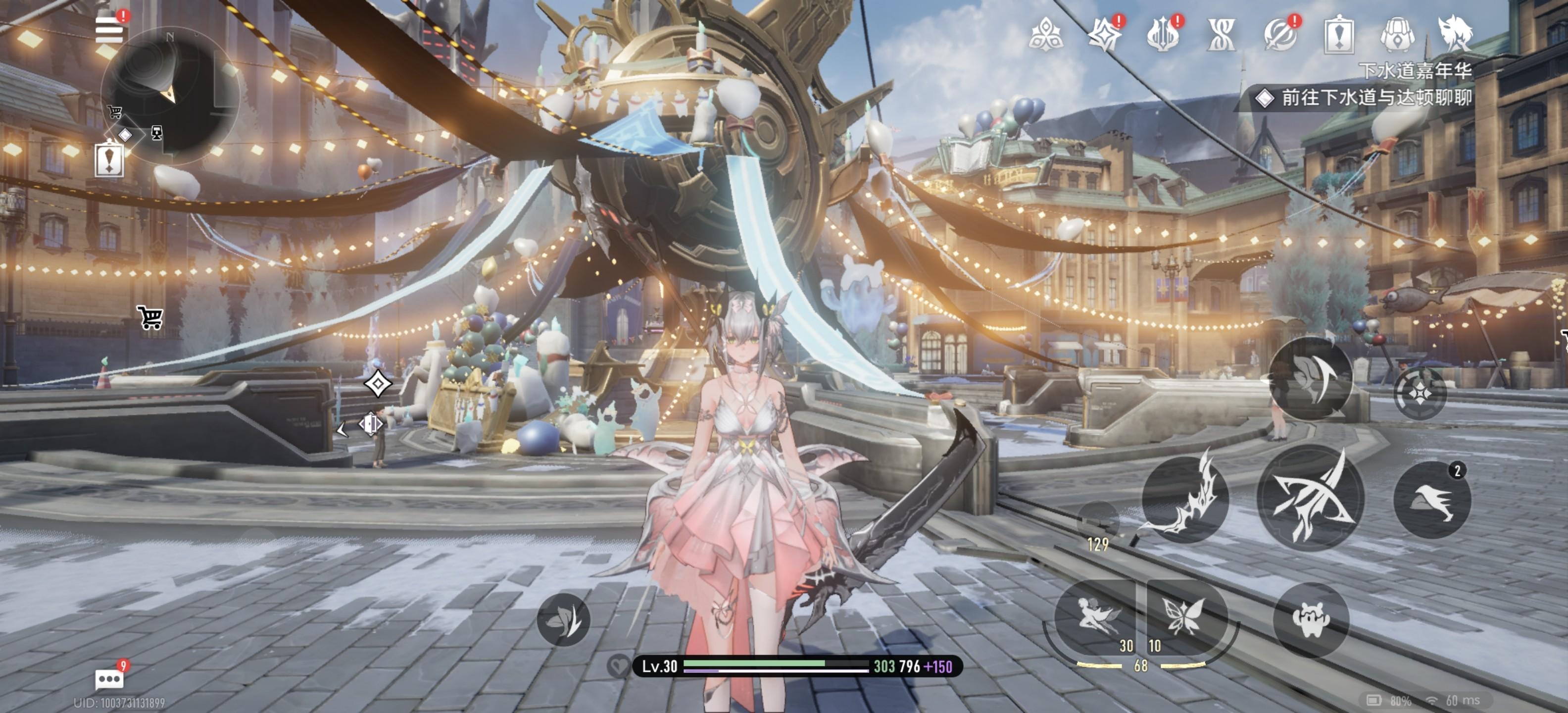Open the quest clipboard icon in top bar
1568x713 pixels.
click(1338, 35)
